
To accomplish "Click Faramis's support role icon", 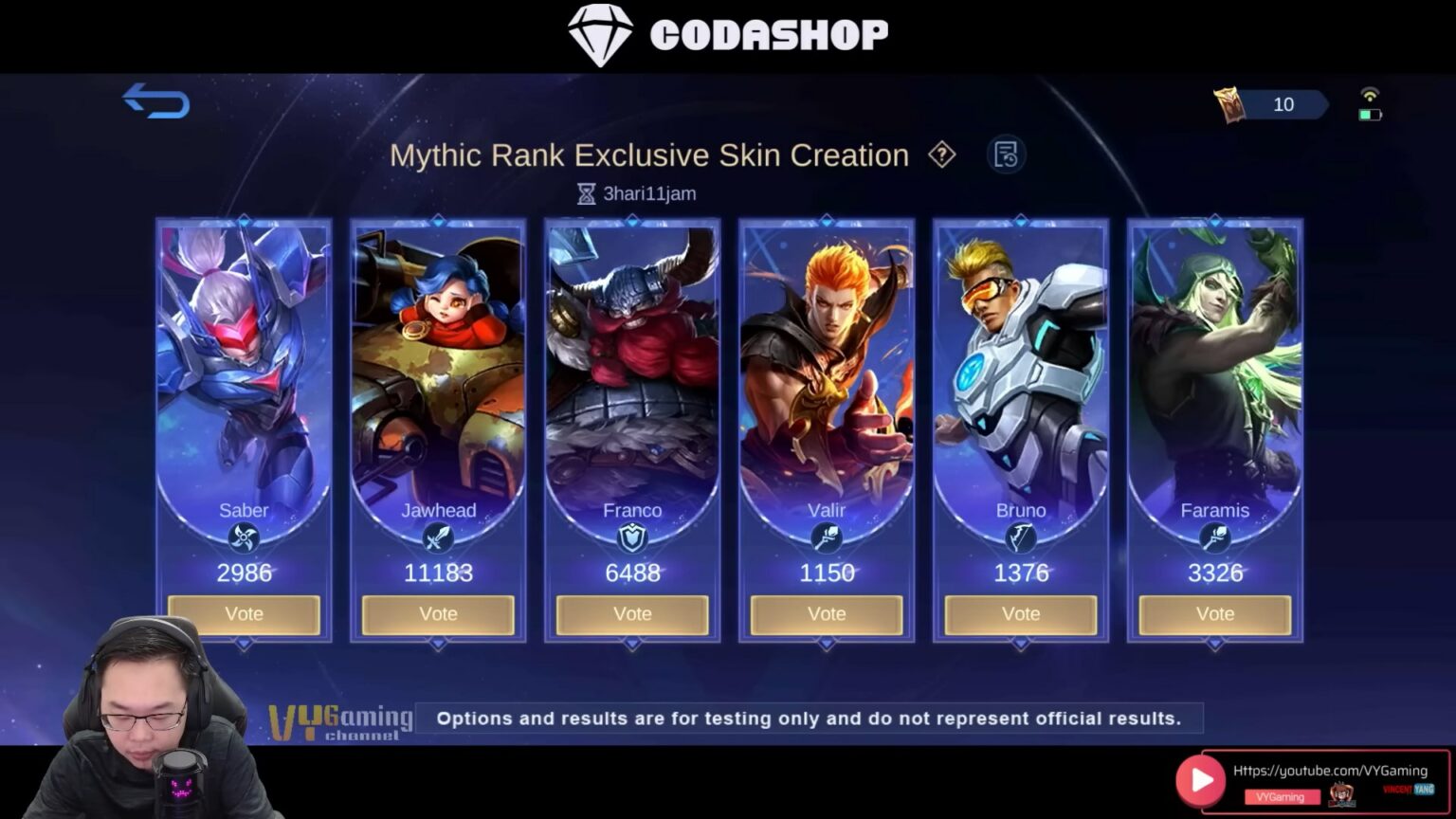I will click(1214, 539).
